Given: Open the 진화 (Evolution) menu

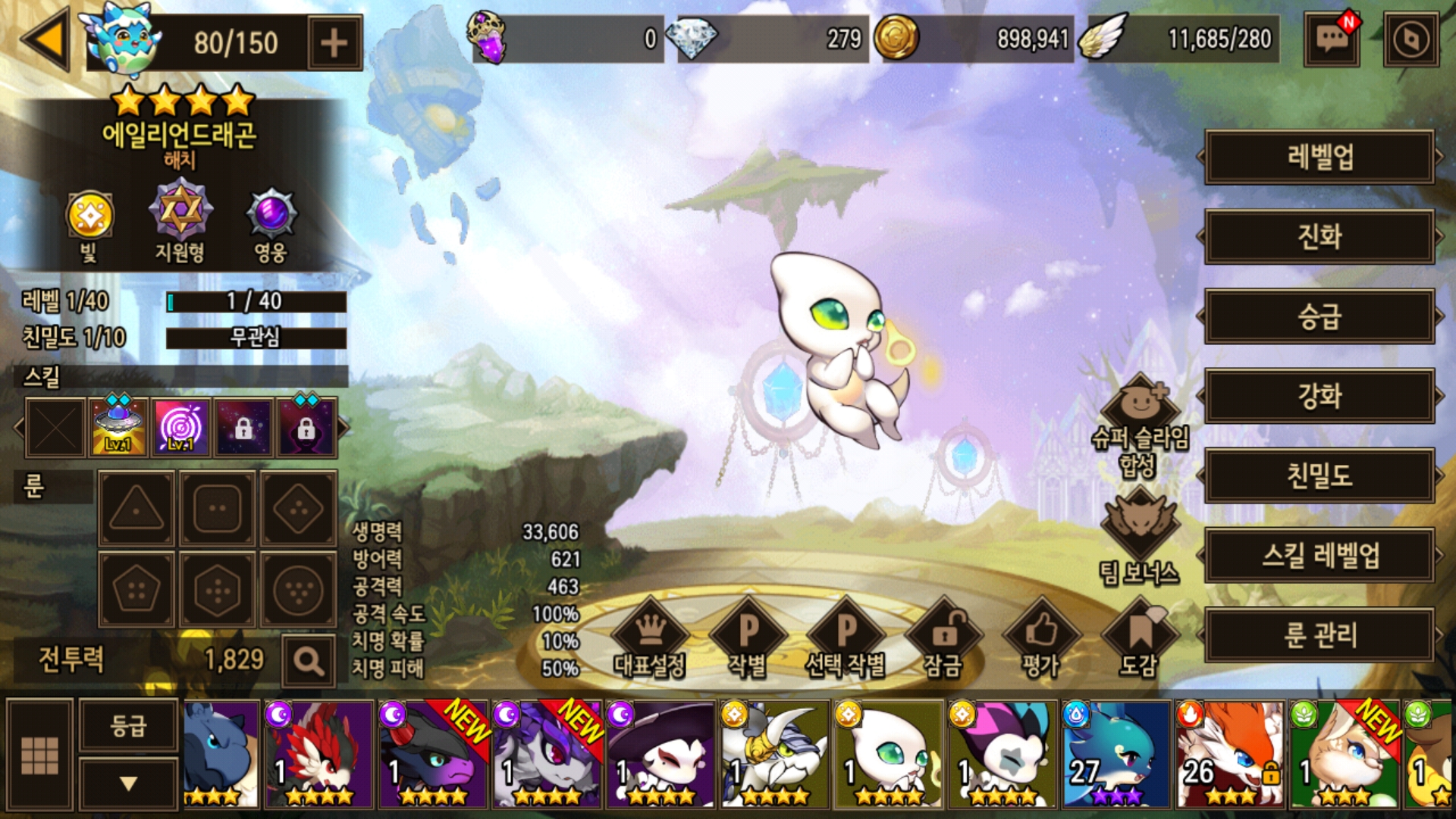Looking at the screenshot, I should pyautogui.click(x=1319, y=237).
